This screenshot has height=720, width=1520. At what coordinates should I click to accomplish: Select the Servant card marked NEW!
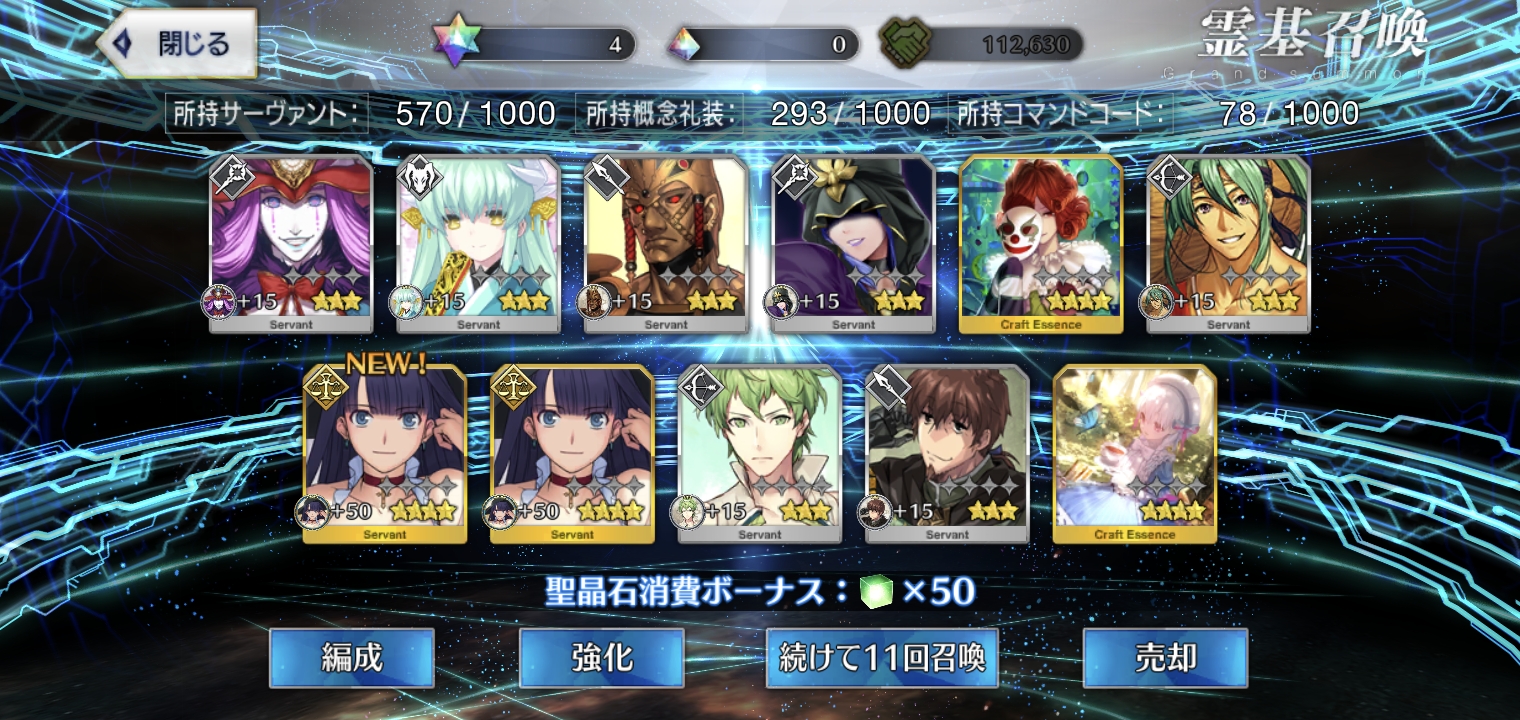[x=385, y=453]
